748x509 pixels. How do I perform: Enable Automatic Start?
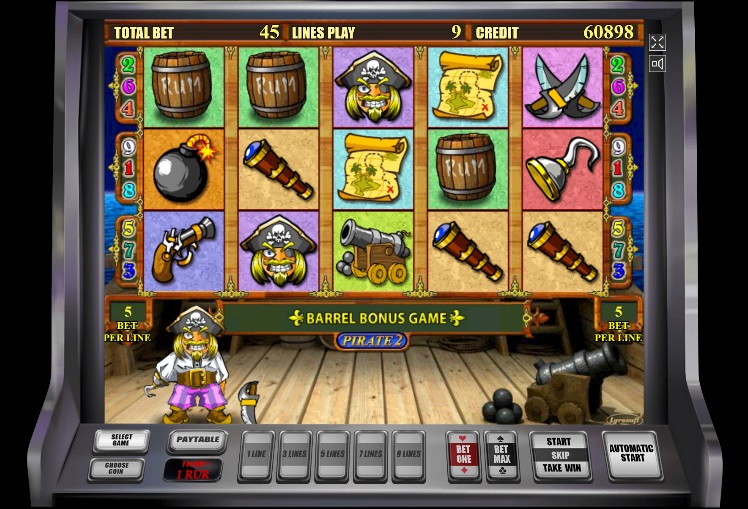click(x=633, y=454)
